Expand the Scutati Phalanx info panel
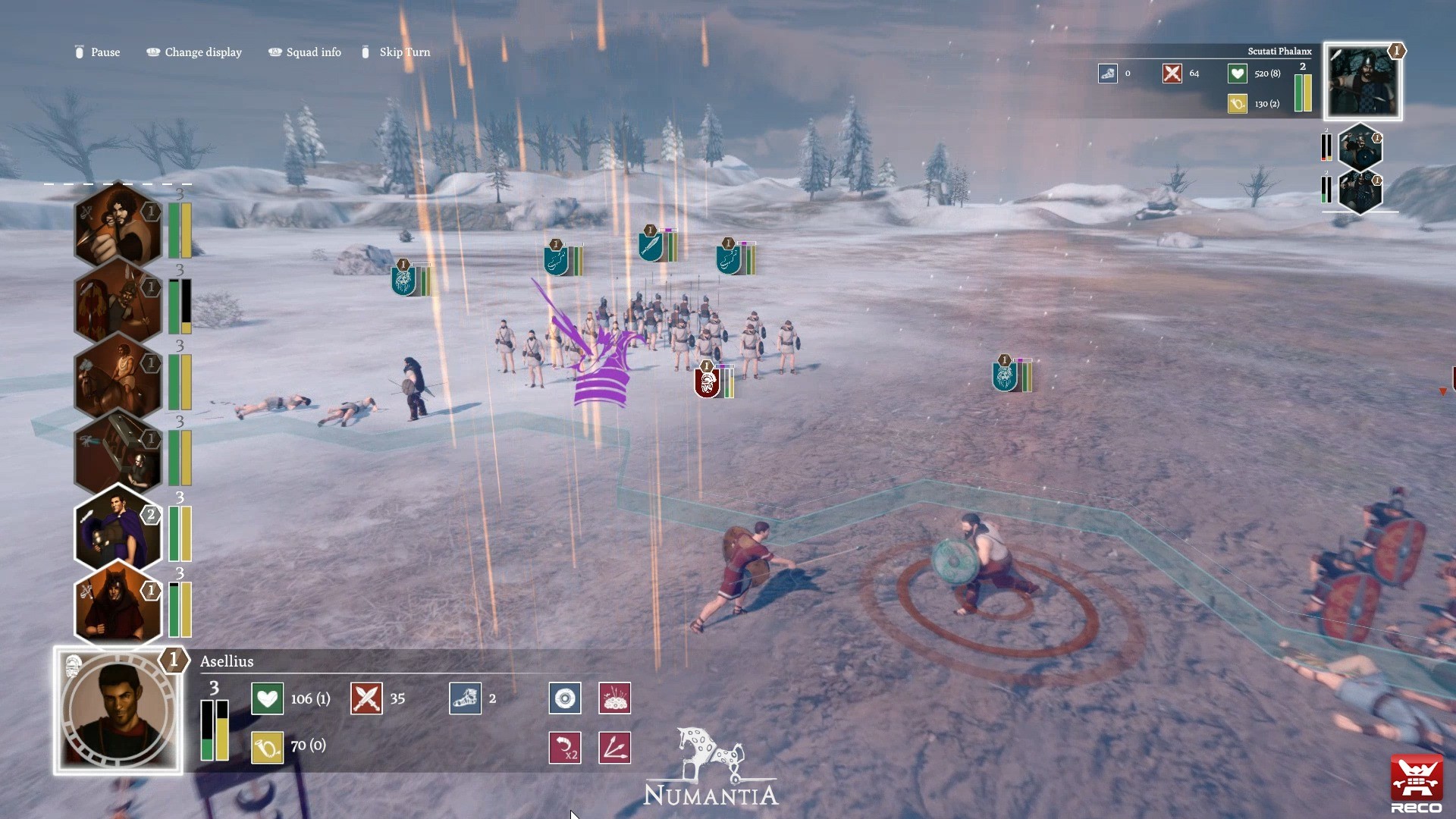 pos(1362,81)
